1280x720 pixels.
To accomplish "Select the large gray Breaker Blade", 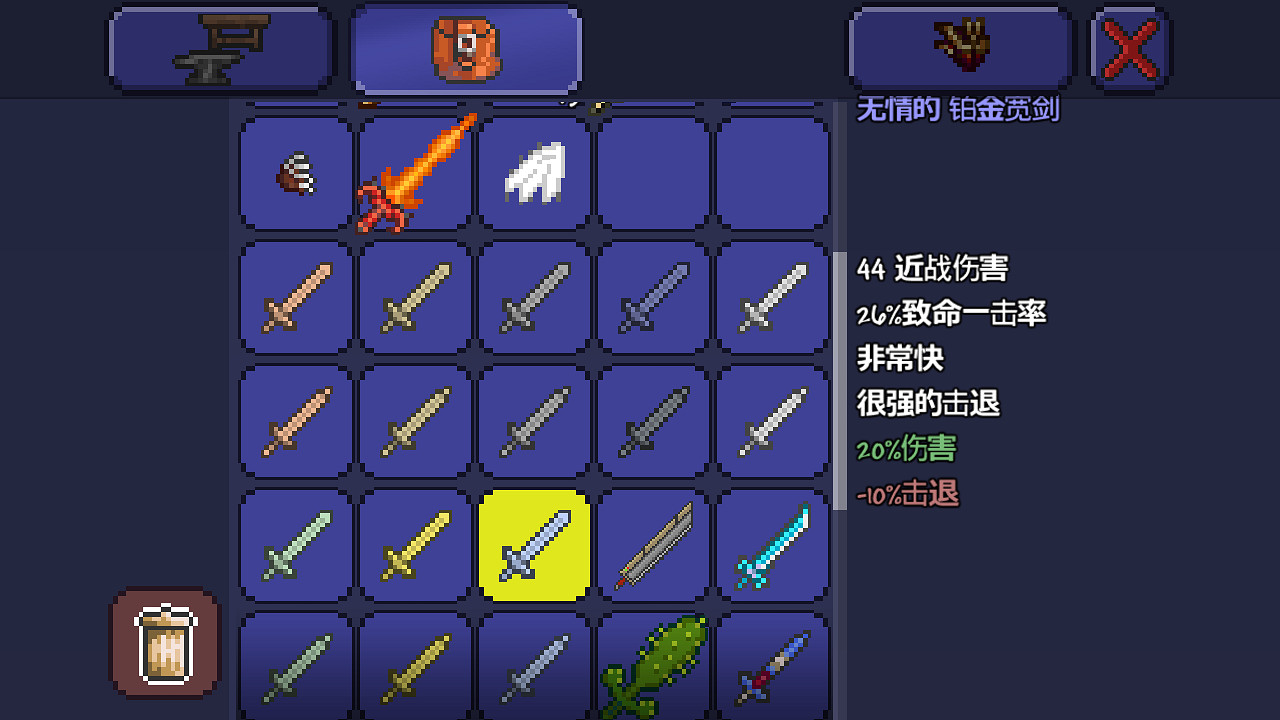I will point(653,546).
